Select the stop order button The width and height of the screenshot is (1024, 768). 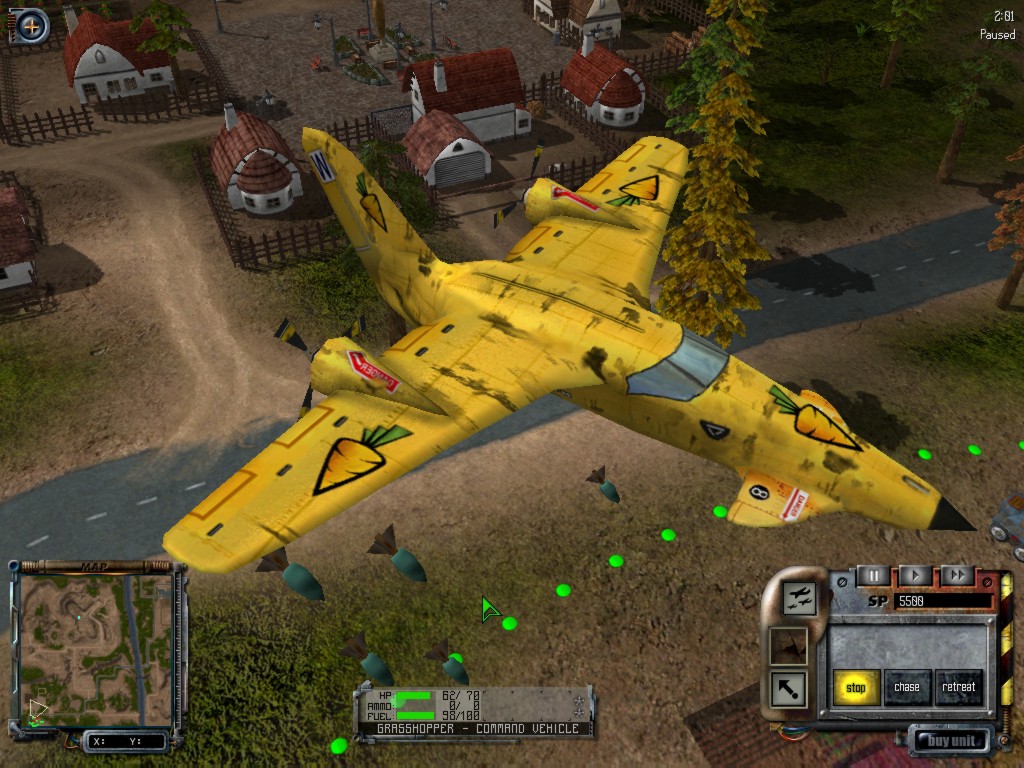point(856,687)
